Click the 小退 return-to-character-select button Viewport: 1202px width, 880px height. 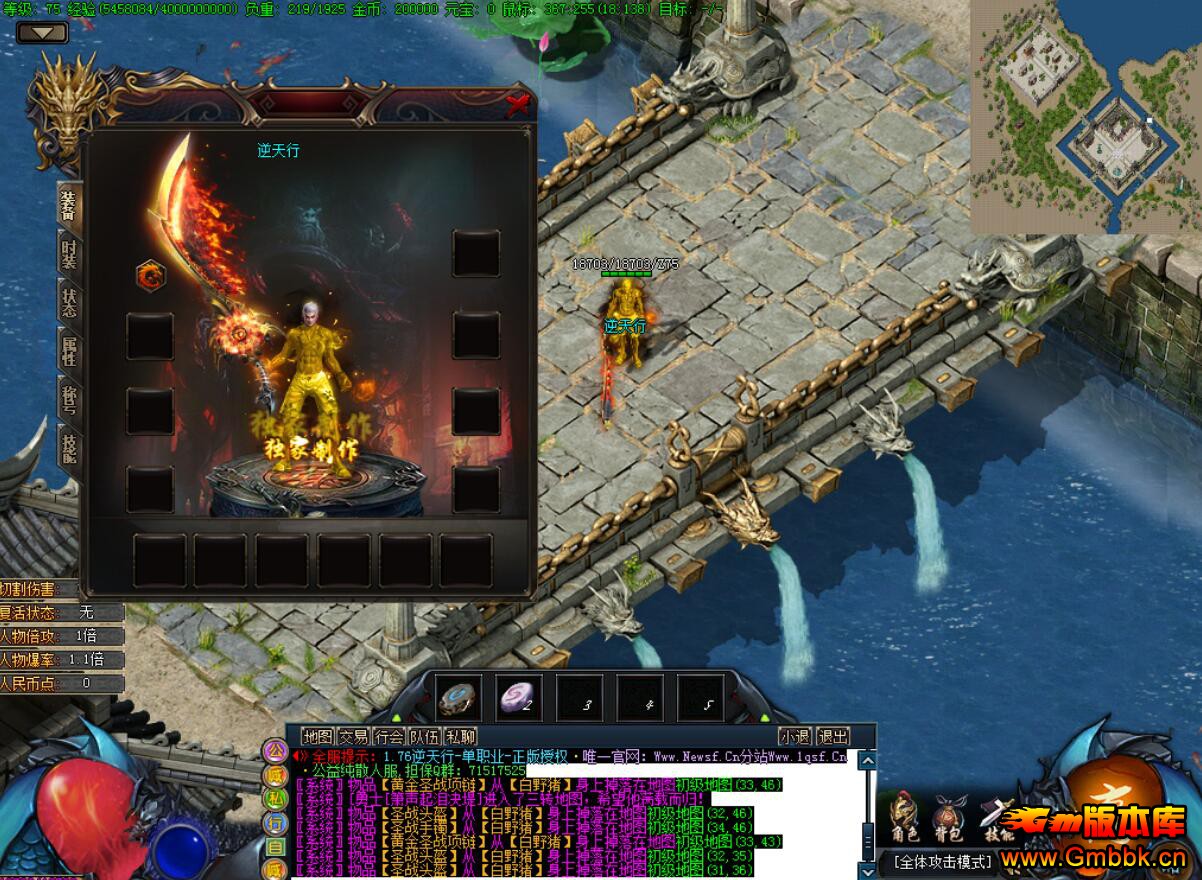click(x=795, y=736)
